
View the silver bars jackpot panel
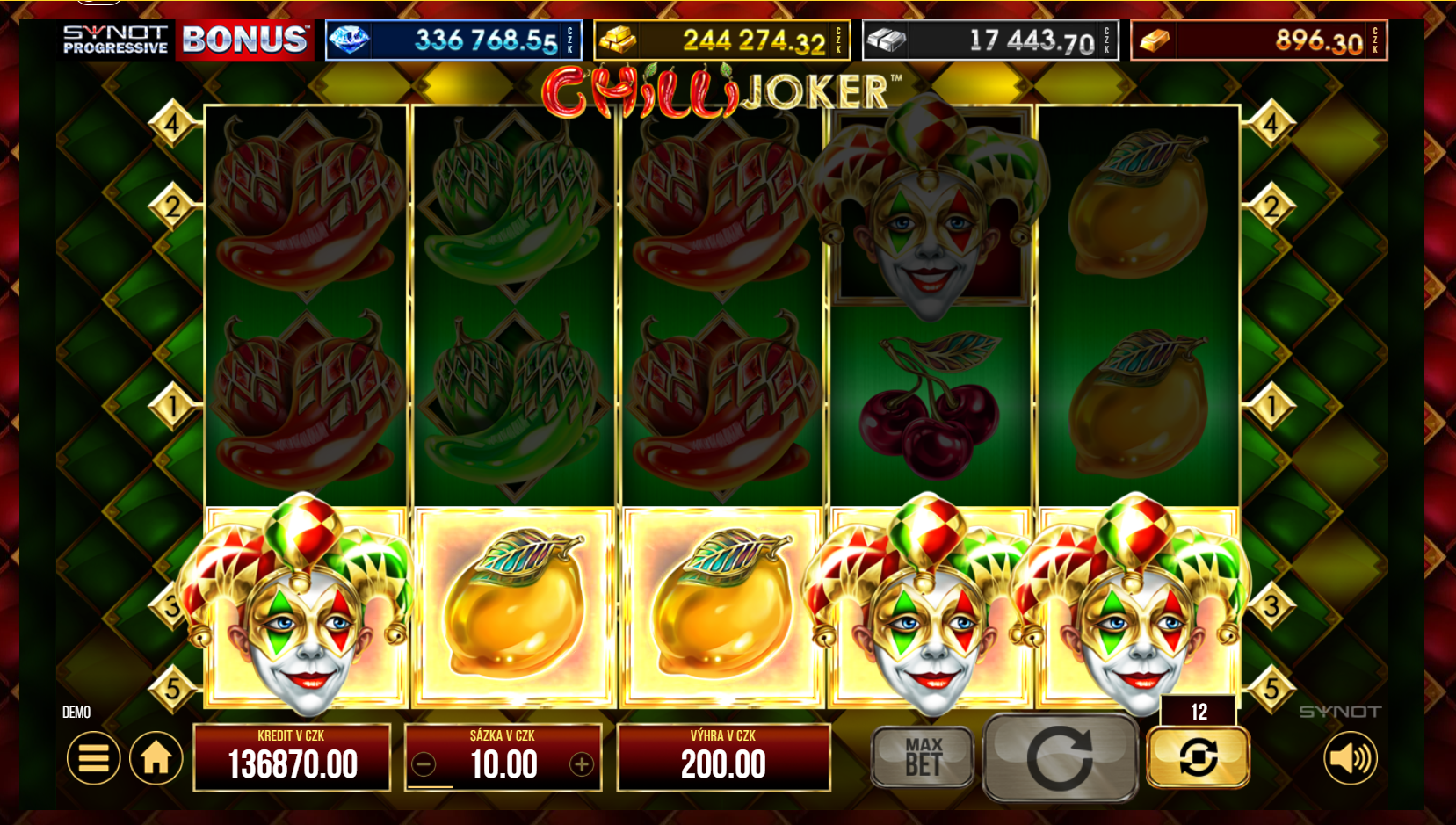(x=990, y=40)
